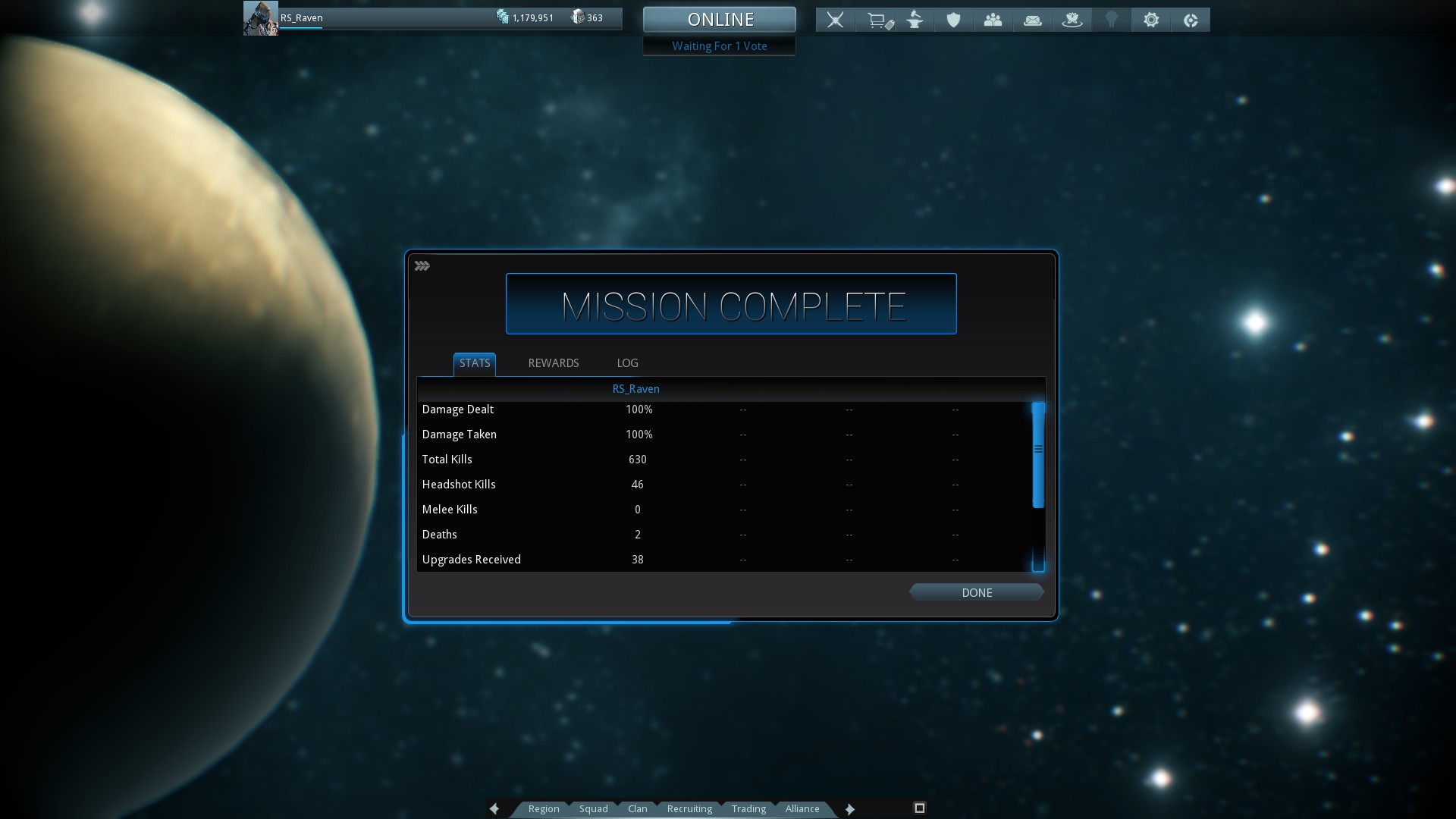The height and width of the screenshot is (819, 1456).
Task: Switch to the REWARDS tab
Action: click(553, 363)
